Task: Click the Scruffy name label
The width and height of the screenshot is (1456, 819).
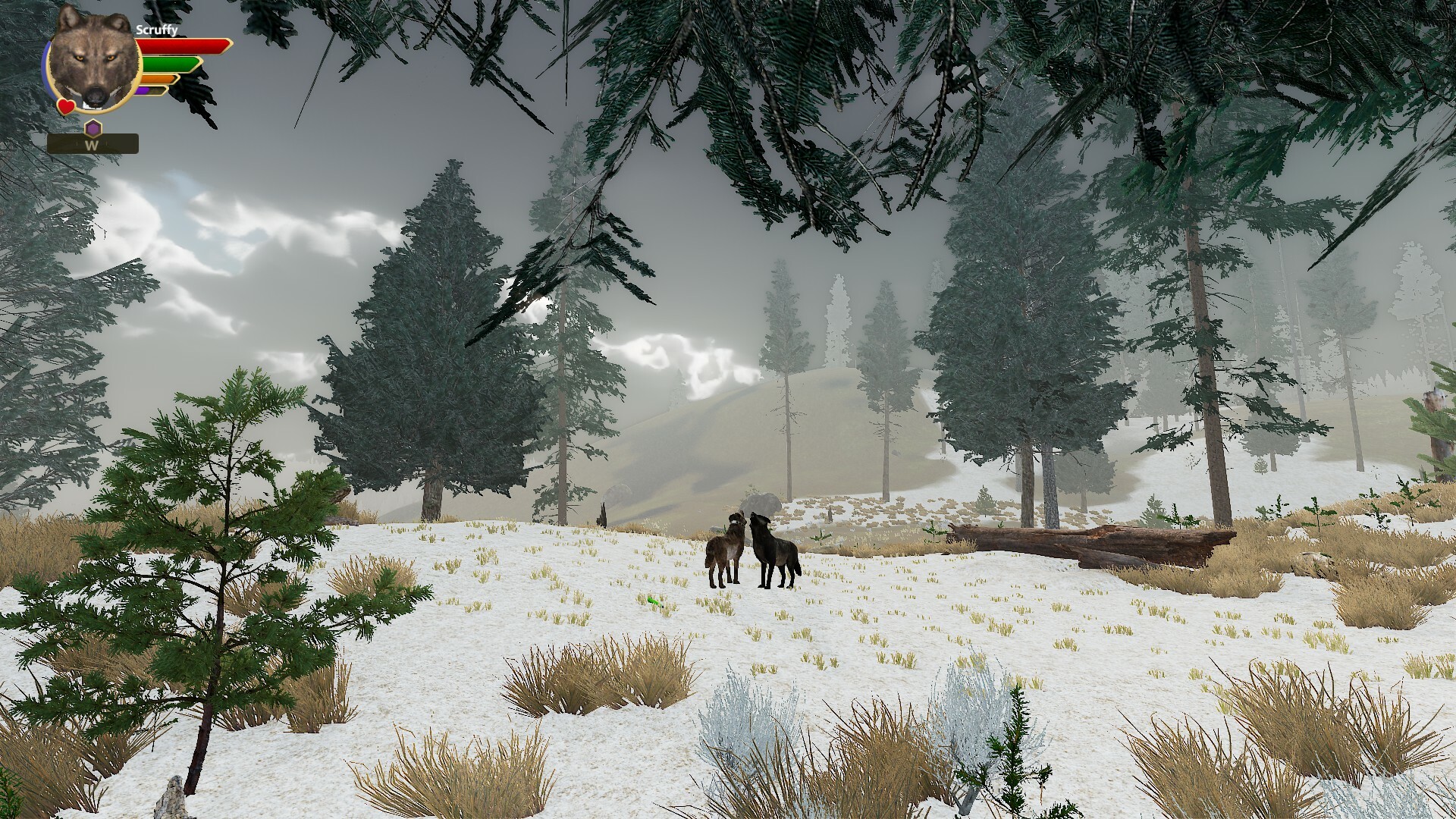Action: click(x=157, y=29)
